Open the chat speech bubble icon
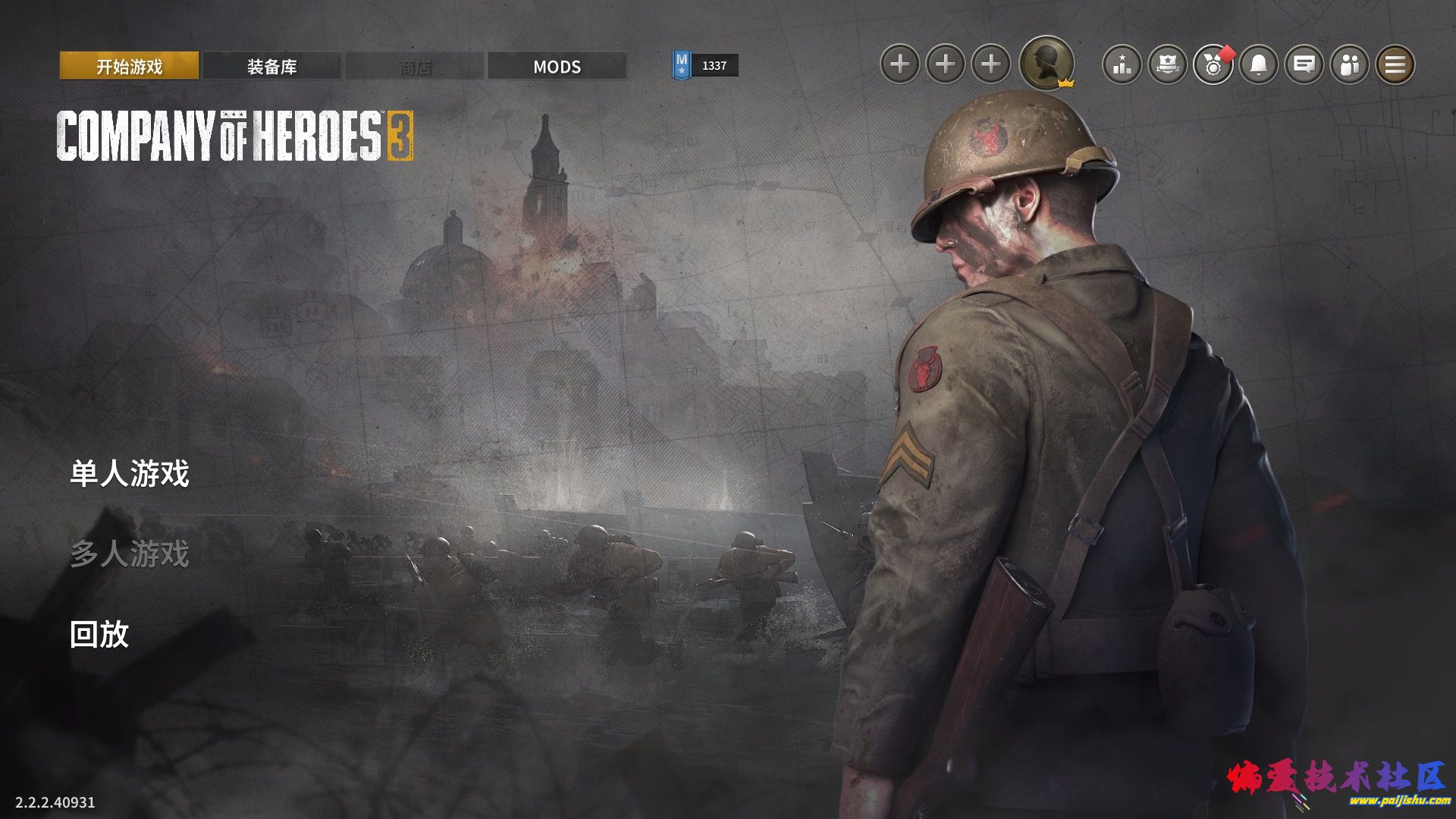The image size is (1456, 819). pyautogui.click(x=1304, y=64)
